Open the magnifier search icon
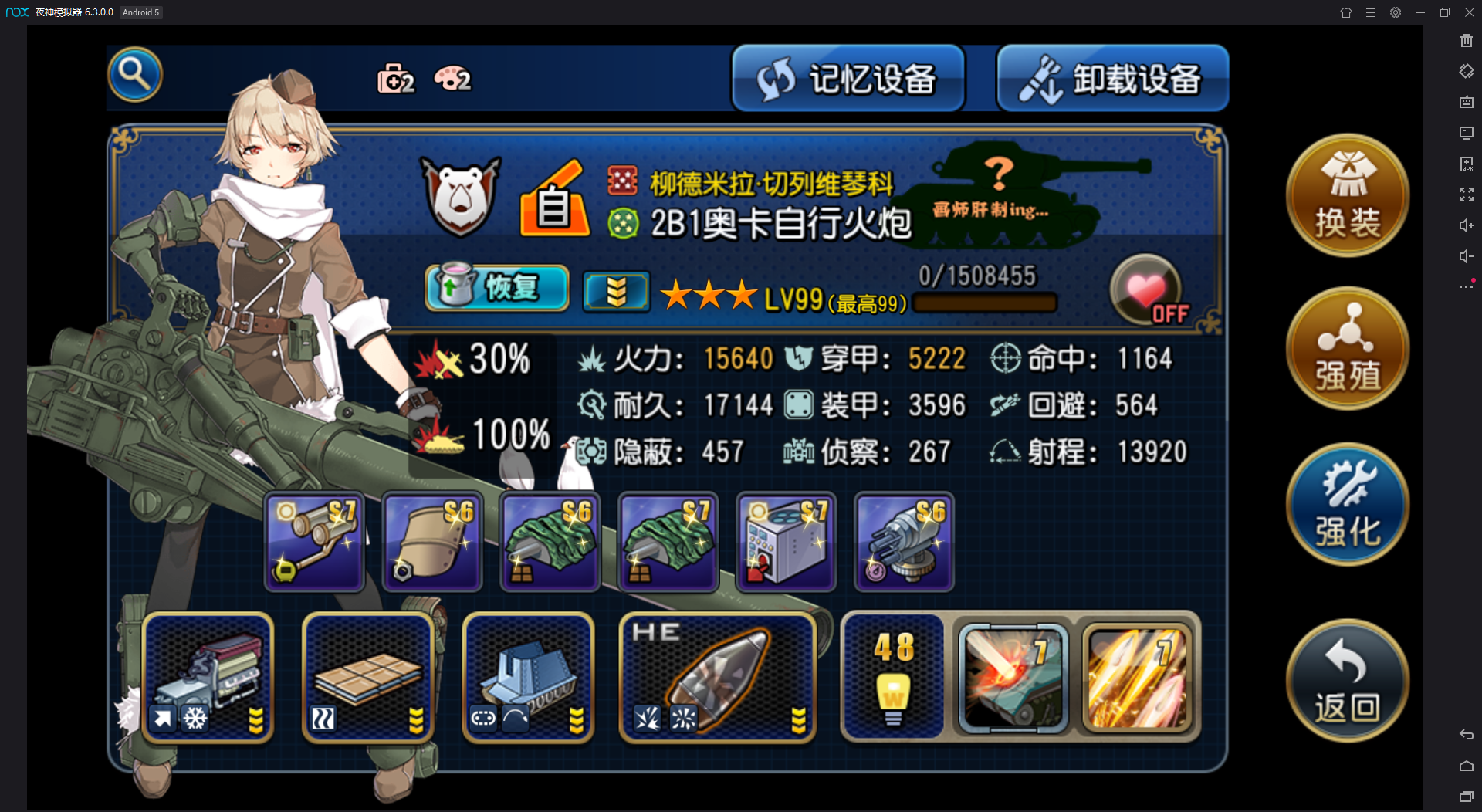 pyautogui.click(x=135, y=74)
